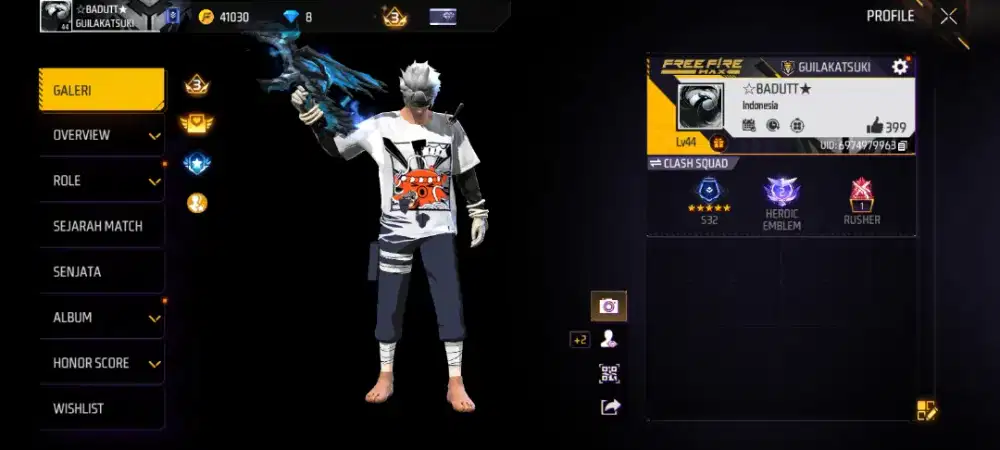This screenshot has width=1000, height=450.
Task: Open the Overview section
Action: [101, 135]
